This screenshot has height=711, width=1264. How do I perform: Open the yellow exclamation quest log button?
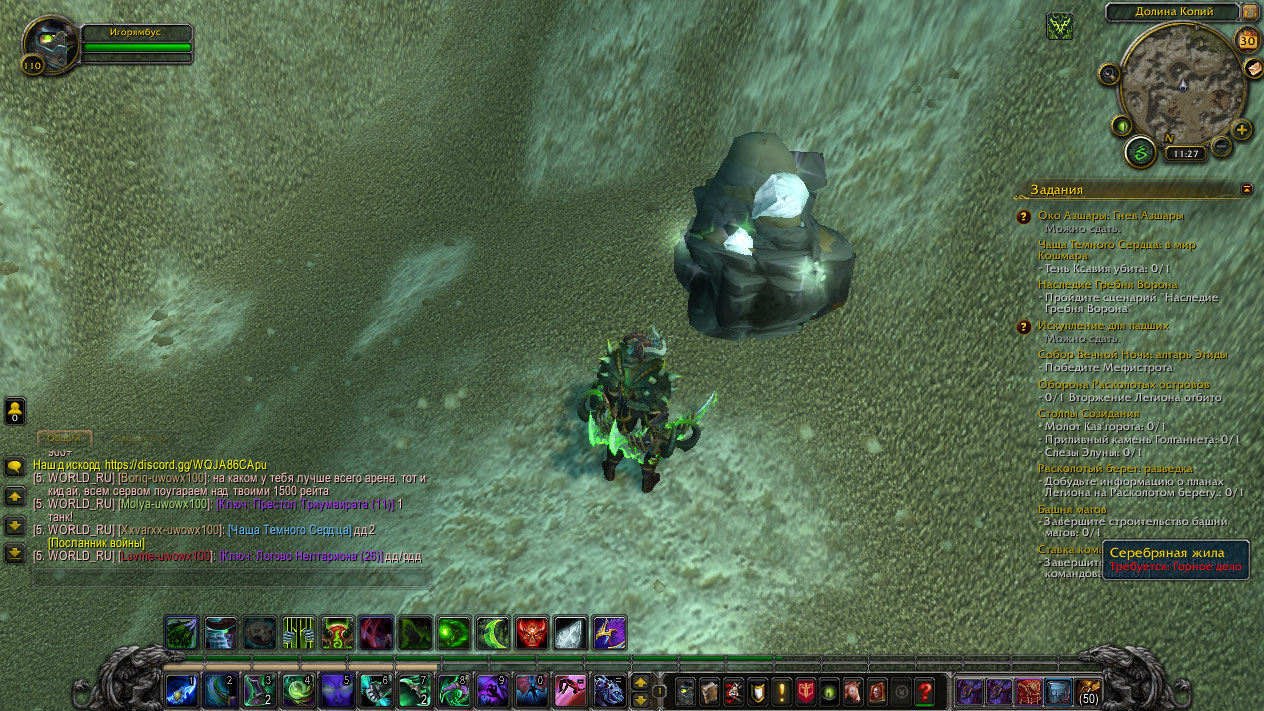781,690
